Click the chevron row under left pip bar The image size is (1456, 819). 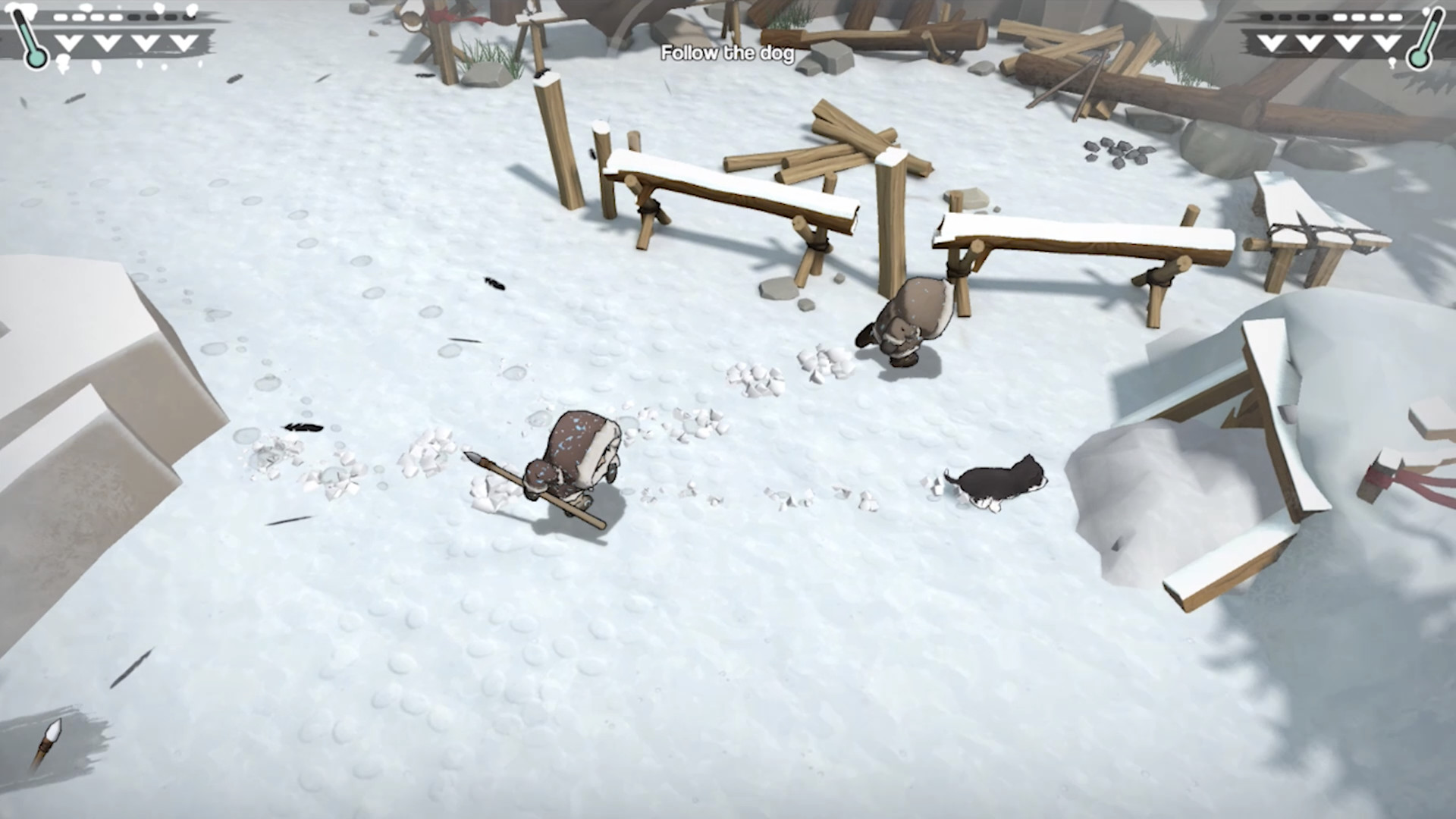(125, 42)
